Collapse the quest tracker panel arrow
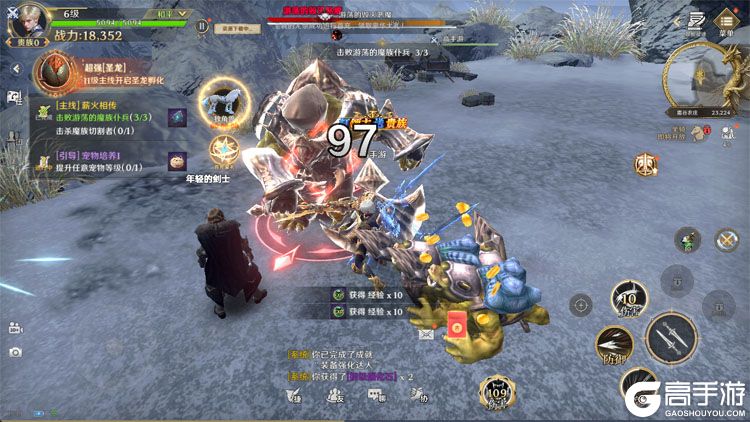This screenshot has width=750, height=422. 15,68
